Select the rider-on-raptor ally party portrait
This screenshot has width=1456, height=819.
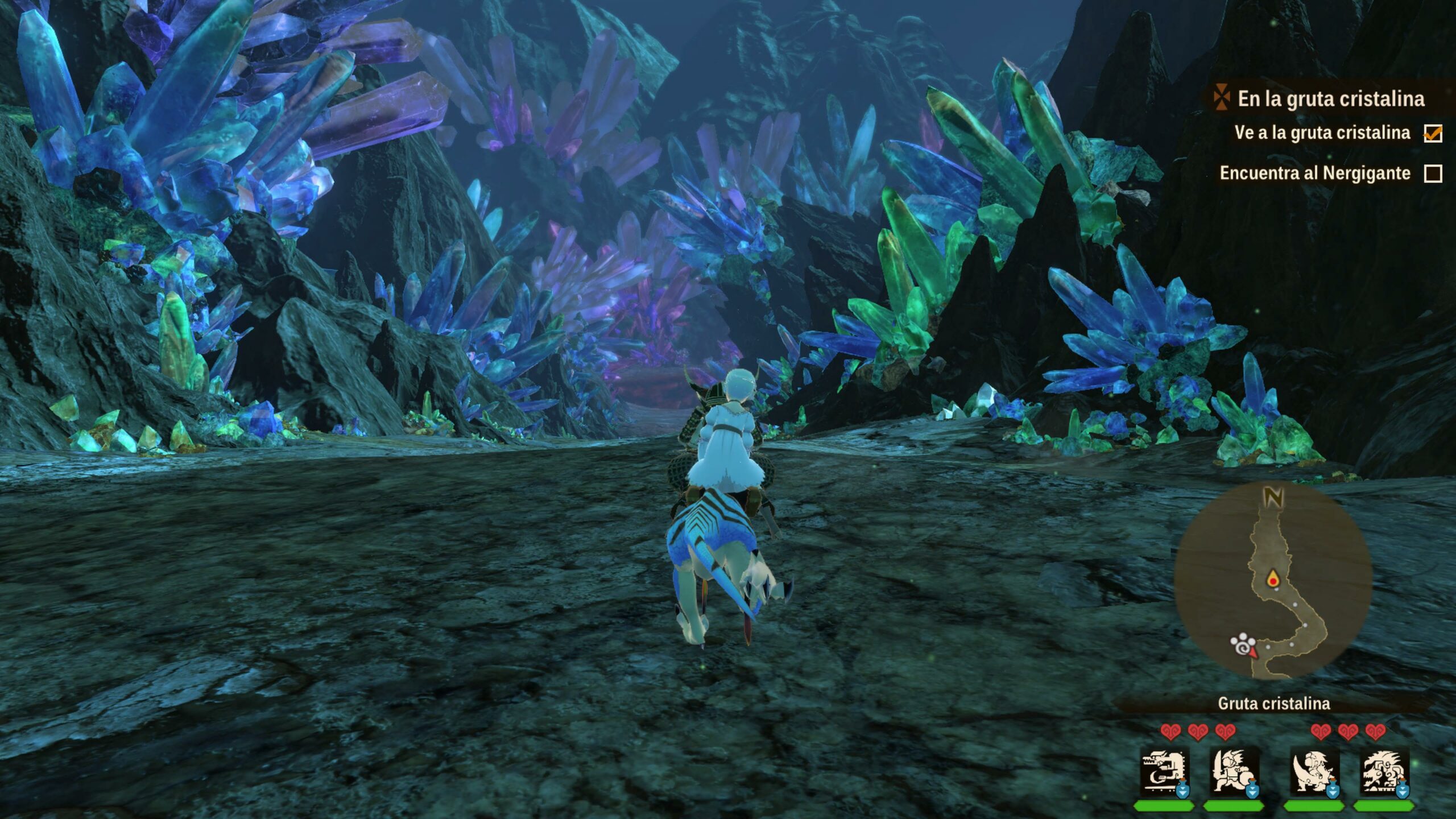[x=1313, y=772]
